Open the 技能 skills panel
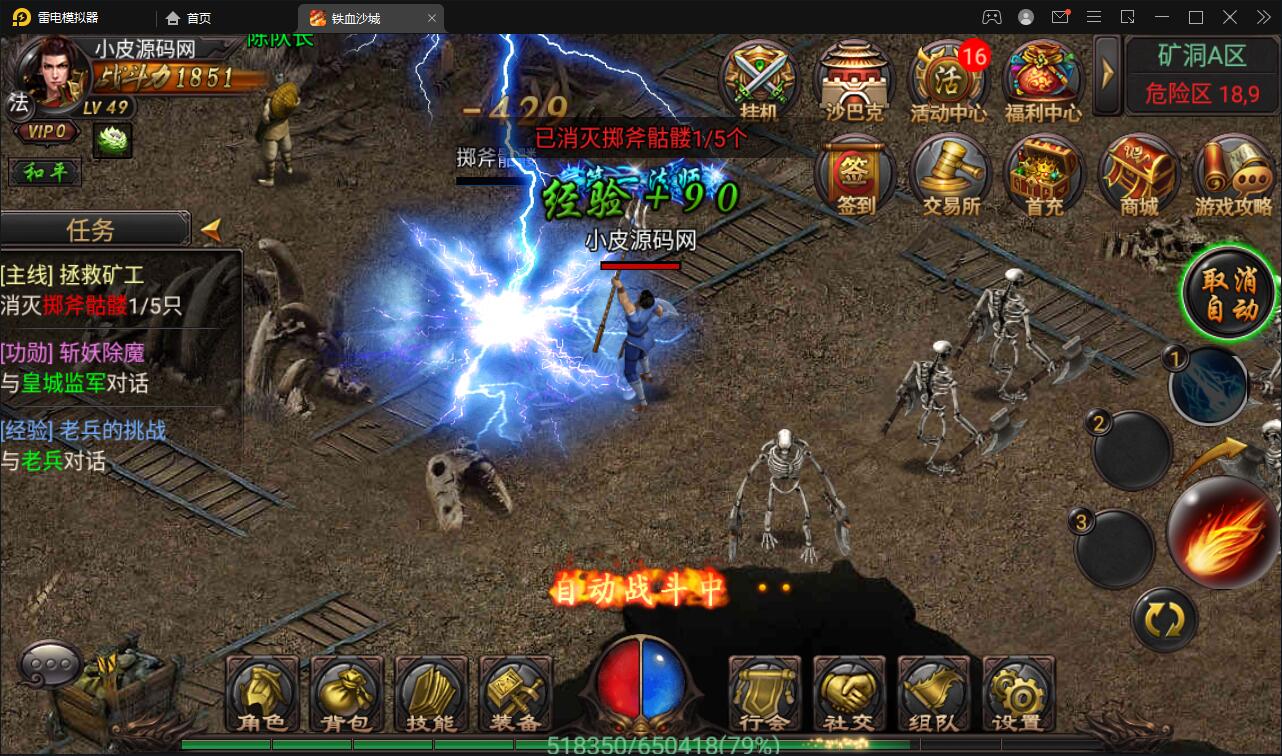The width and height of the screenshot is (1282, 756). pyautogui.click(x=431, y=692)
